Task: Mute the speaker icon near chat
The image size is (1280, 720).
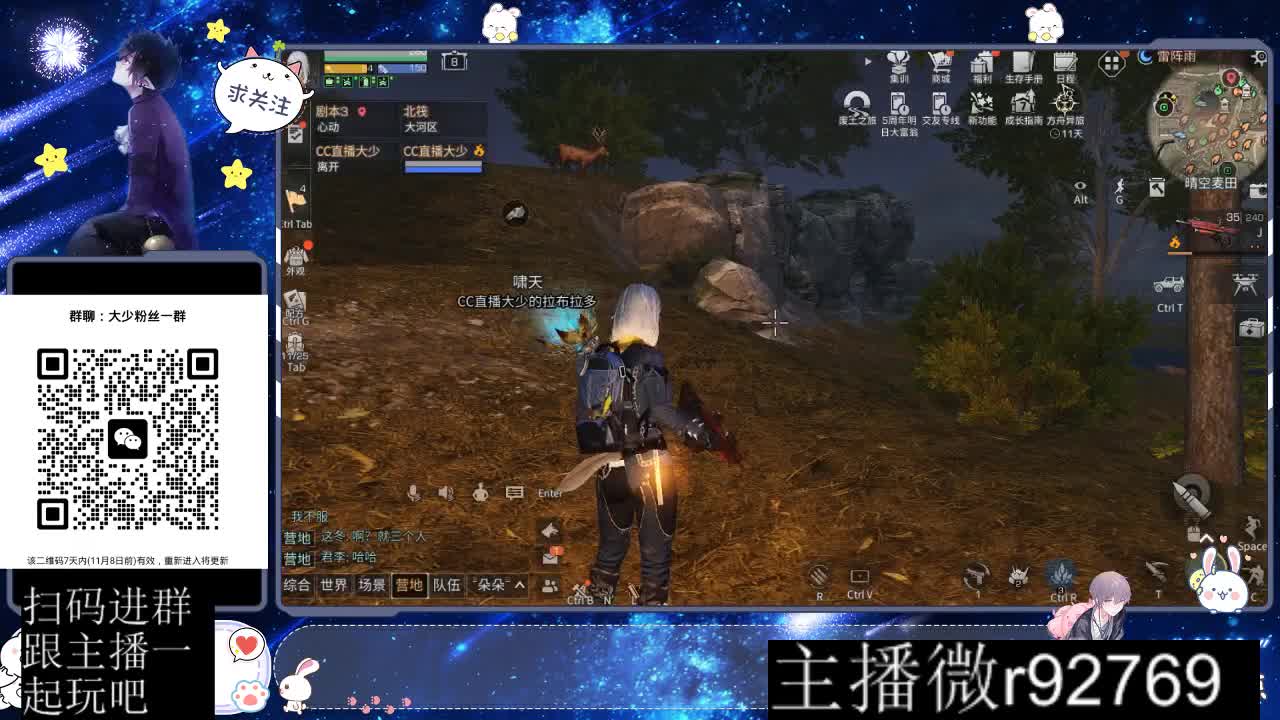Action: point(443,492)
